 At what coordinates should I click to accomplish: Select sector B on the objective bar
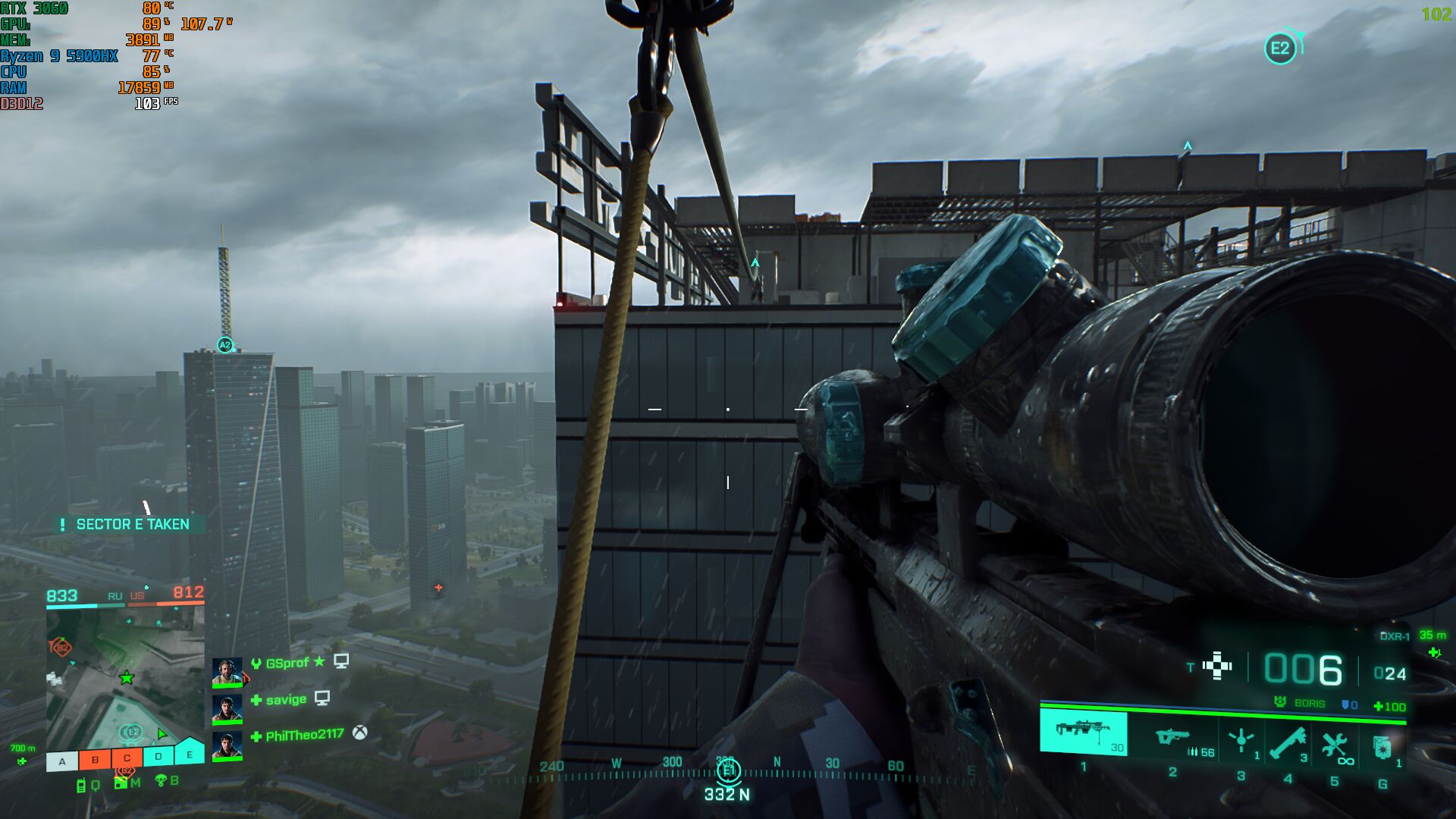95,759
